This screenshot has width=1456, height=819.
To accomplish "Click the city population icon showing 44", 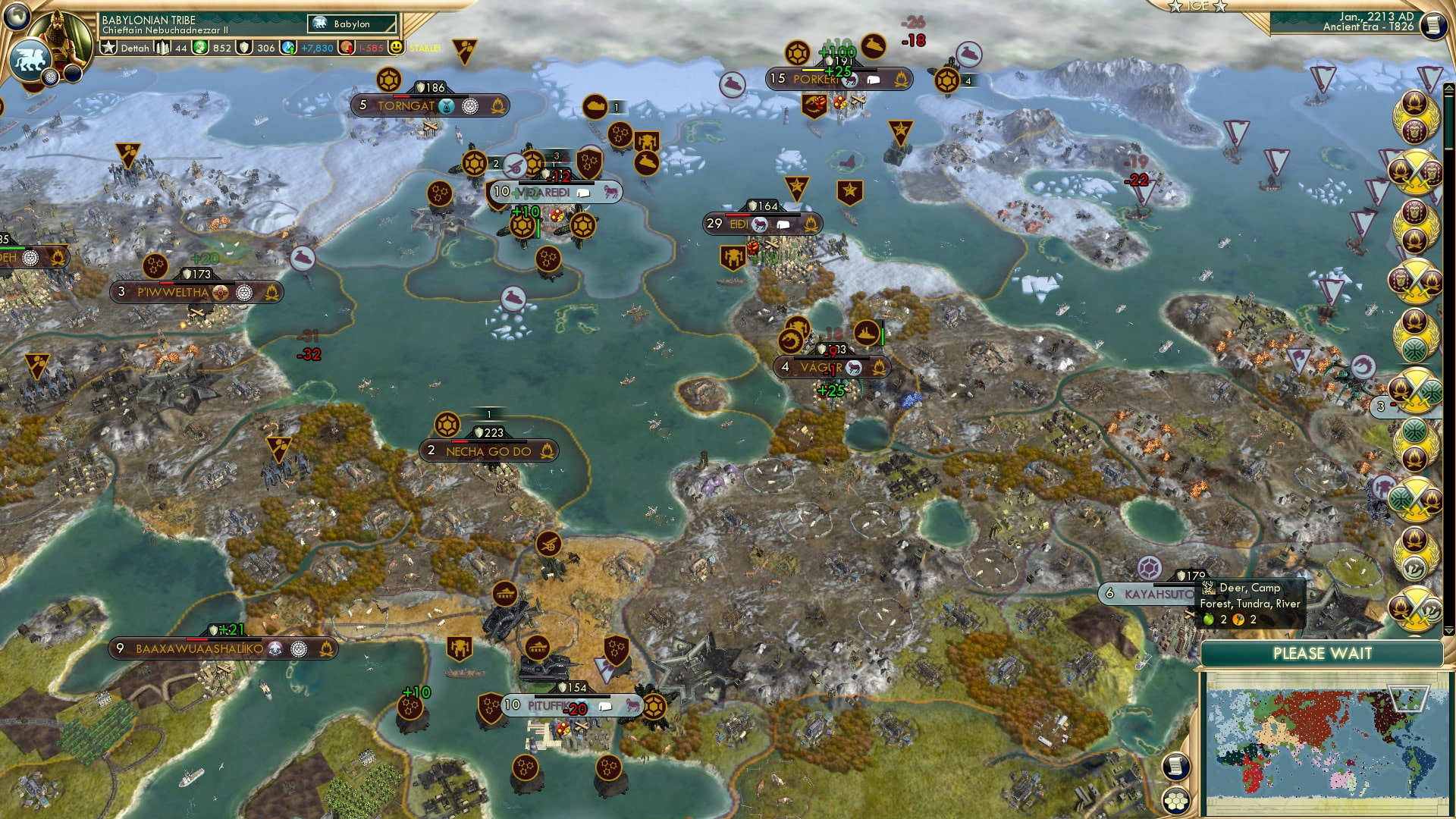I will click(163, 47).
